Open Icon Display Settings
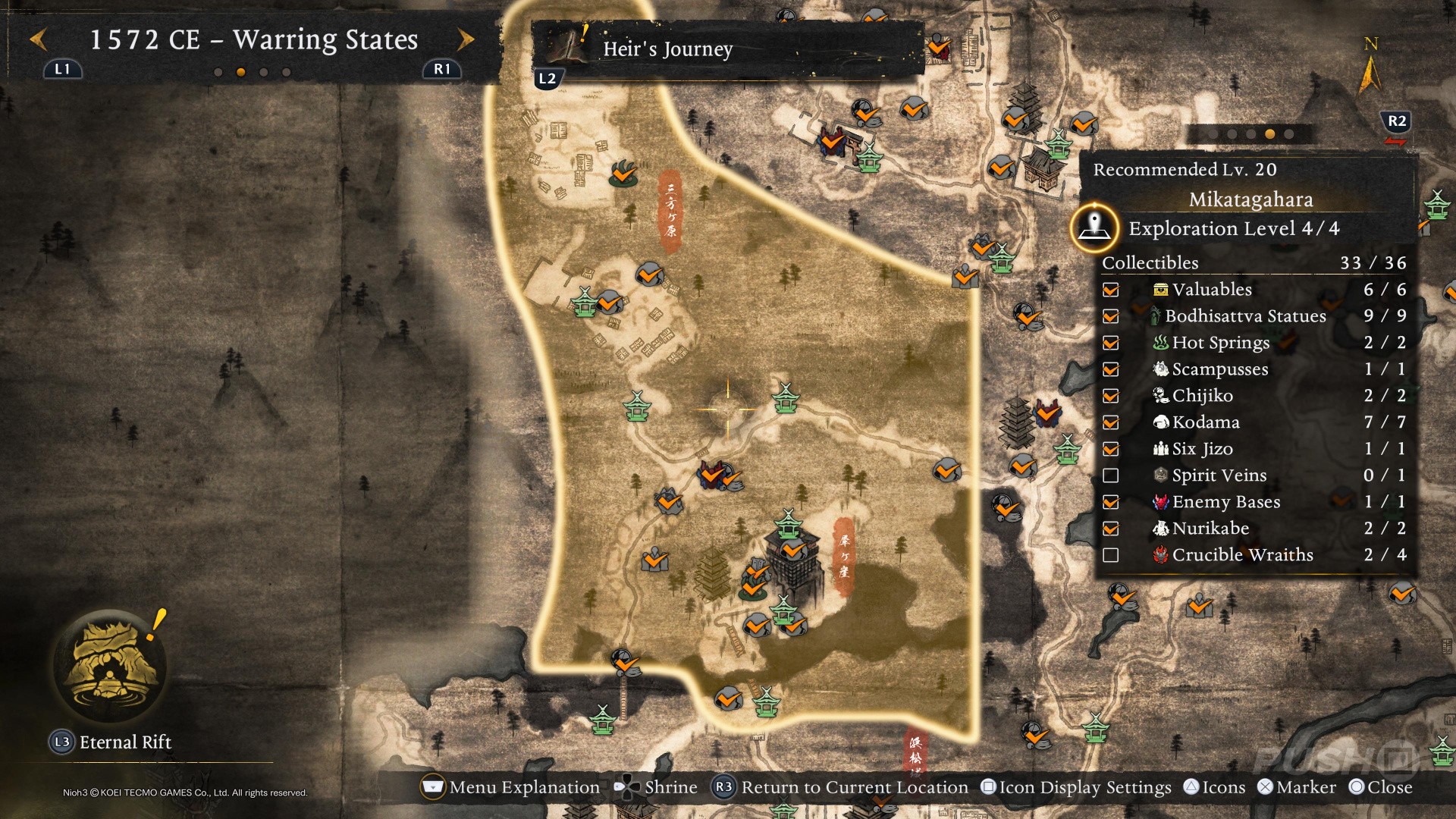Viewport: 1456px width, 819px height. 1075,787
